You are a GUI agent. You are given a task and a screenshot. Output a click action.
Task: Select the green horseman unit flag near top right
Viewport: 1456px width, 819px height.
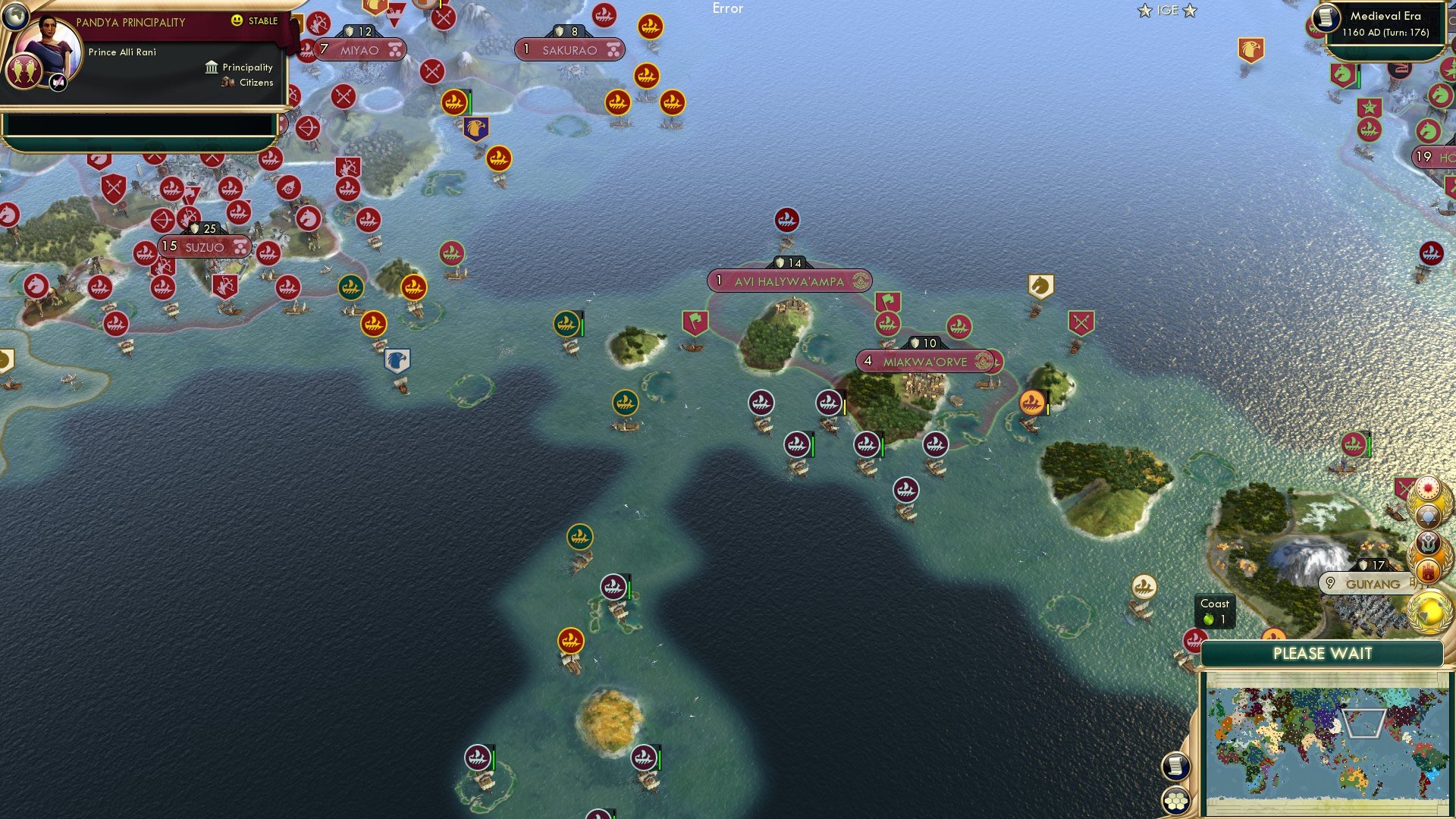click(1341, 74)
